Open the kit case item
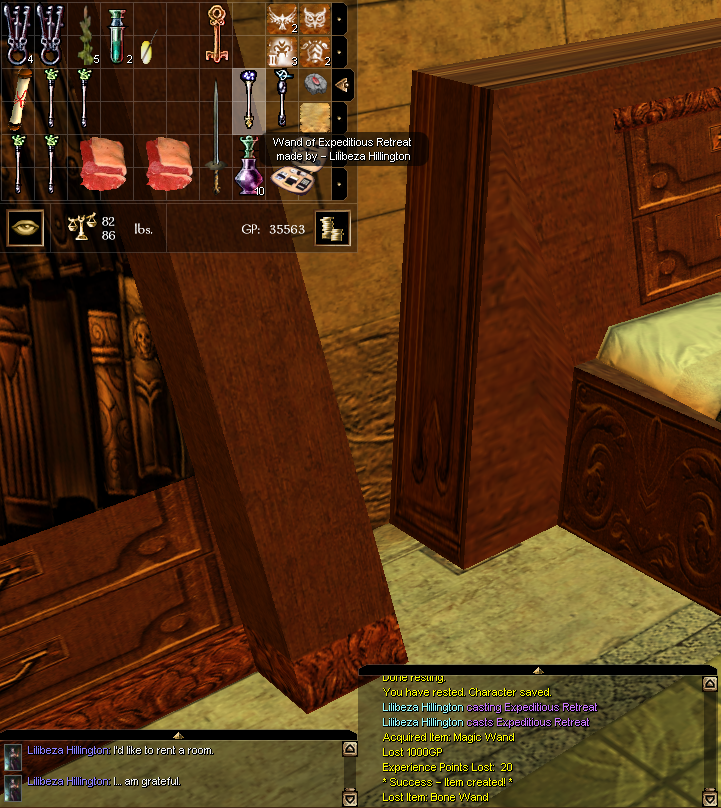Screen dimensions: 721x808 pyautogui.click(x=296, y=180)
